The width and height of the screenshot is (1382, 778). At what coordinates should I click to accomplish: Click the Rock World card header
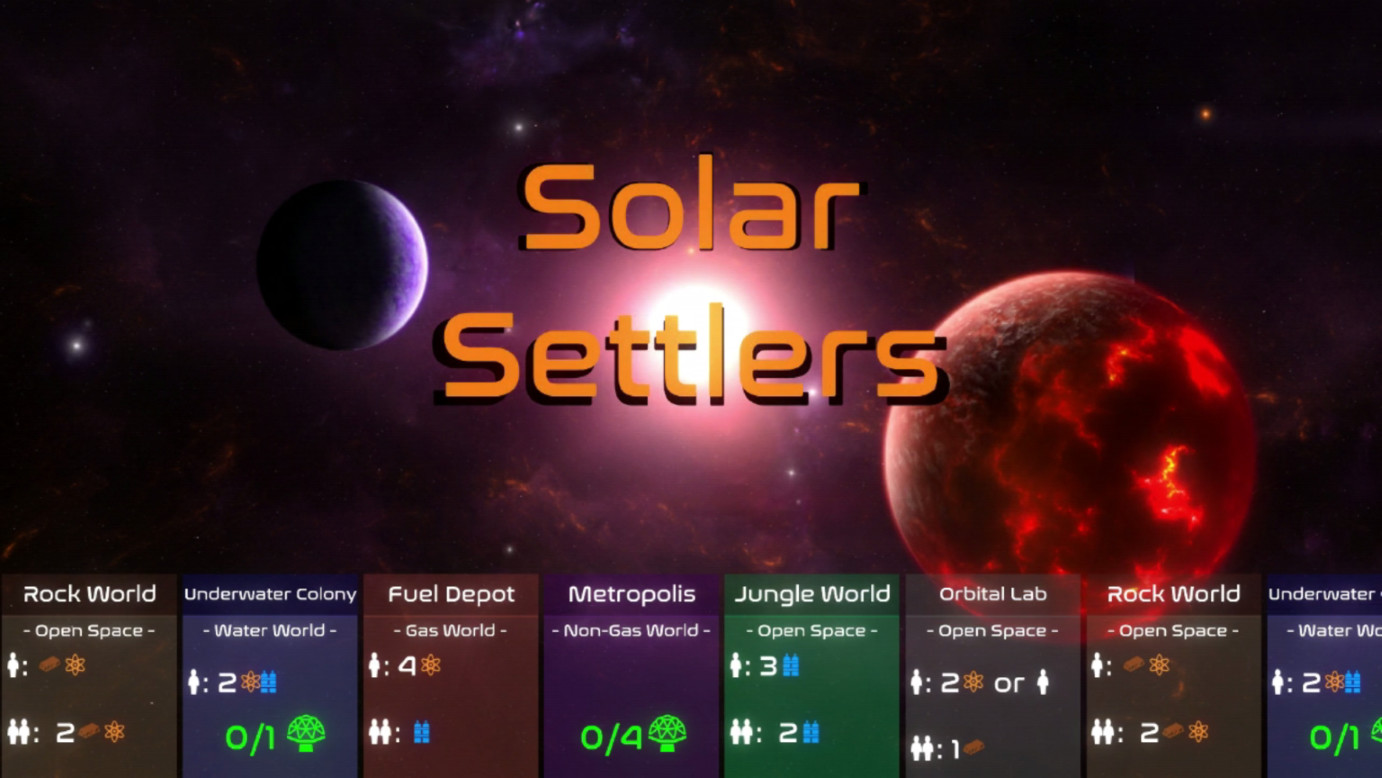click(86, 594)
